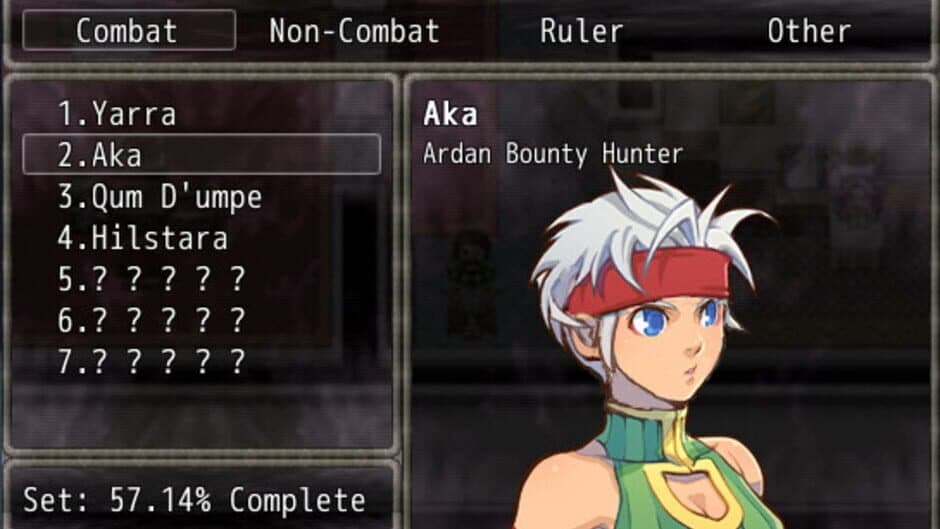Screen dimensions: 940x529
Task: Show the Other tab
Action: [808, 31]
